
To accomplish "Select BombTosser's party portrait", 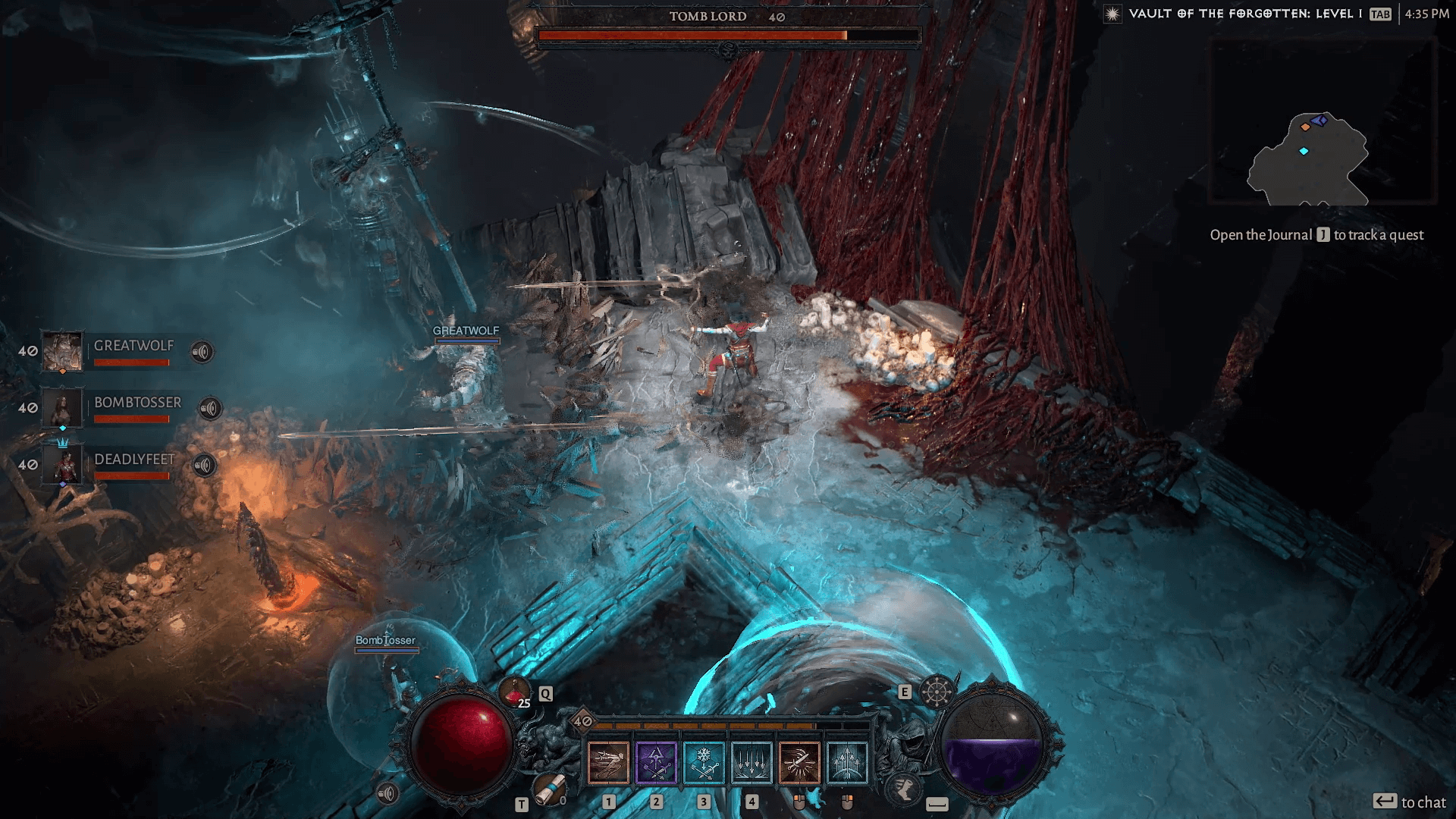I will 61,408.
